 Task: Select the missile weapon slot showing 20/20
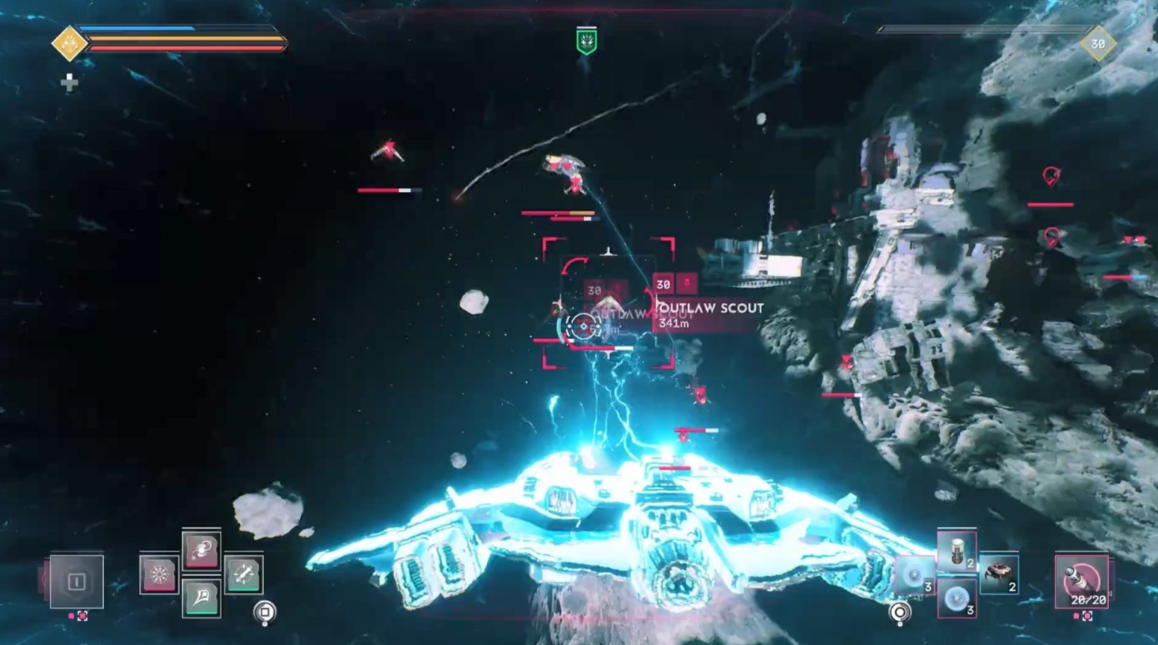1081,580
